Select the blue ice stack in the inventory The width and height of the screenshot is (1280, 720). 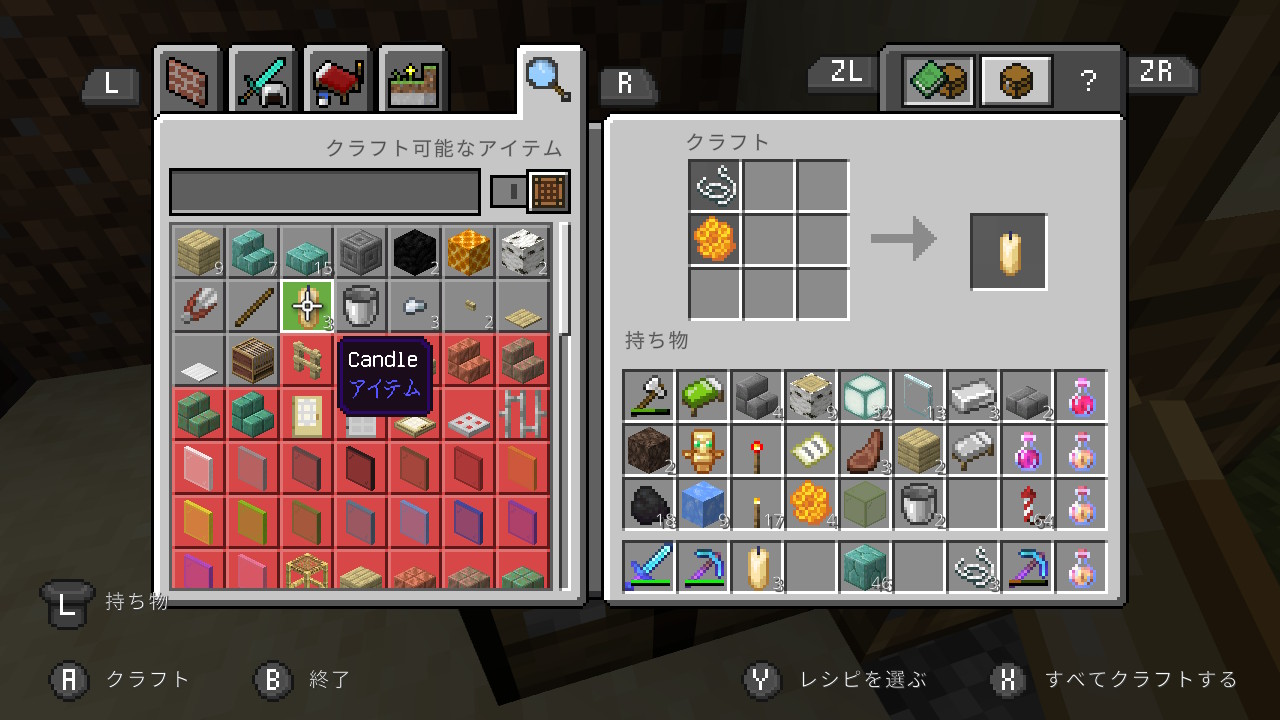point(703,504)
